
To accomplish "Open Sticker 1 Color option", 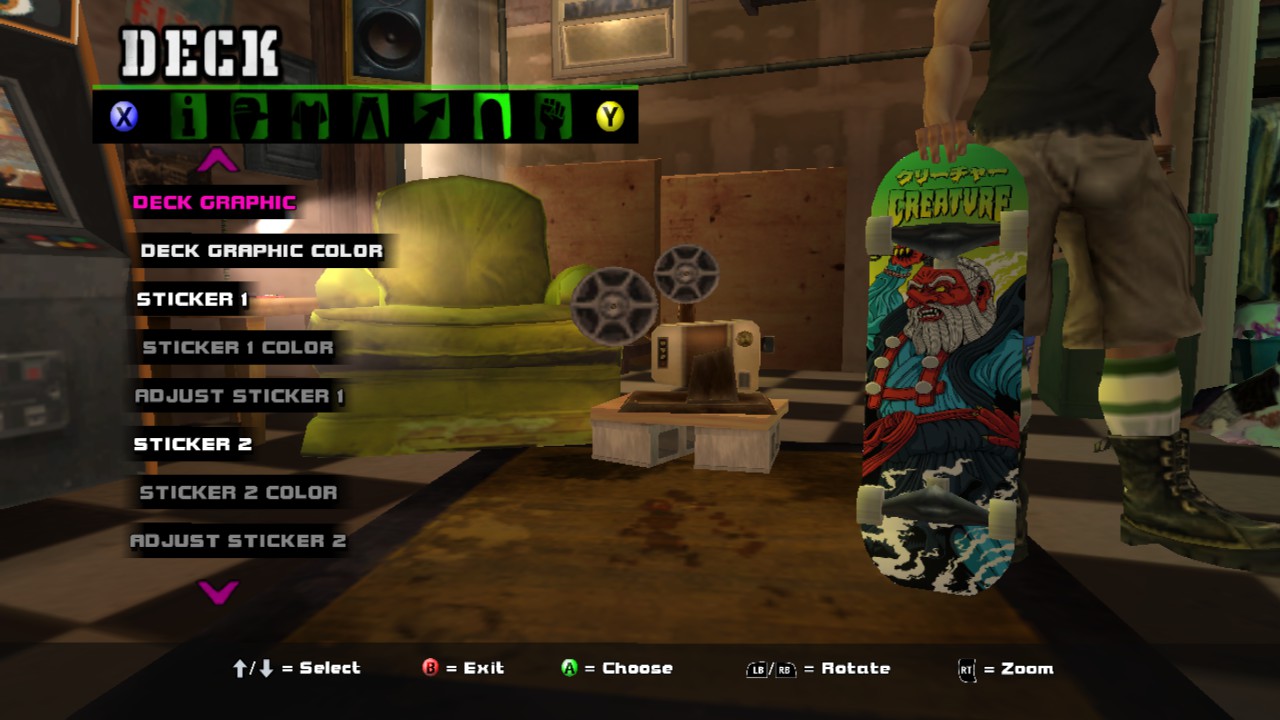I will coord(238,347).
